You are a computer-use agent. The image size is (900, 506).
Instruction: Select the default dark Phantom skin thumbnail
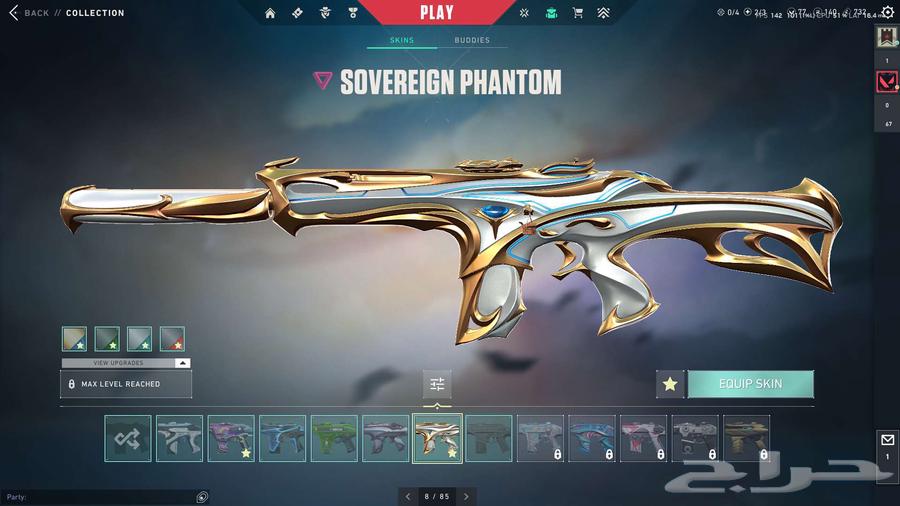pyautogui.click(x=489, y=438)
